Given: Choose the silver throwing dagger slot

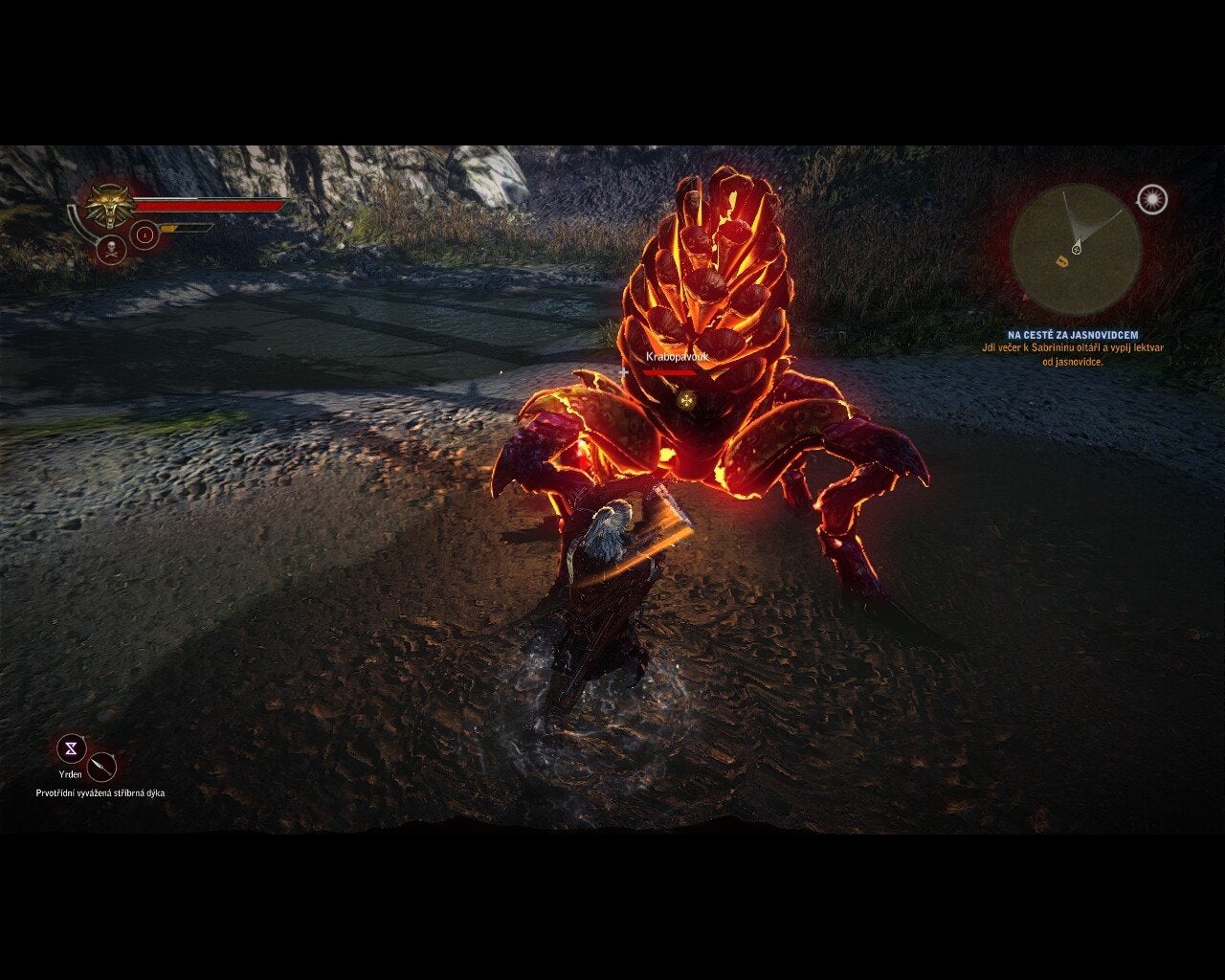Looking at the screenshot, I should click(x=101, y=767).
